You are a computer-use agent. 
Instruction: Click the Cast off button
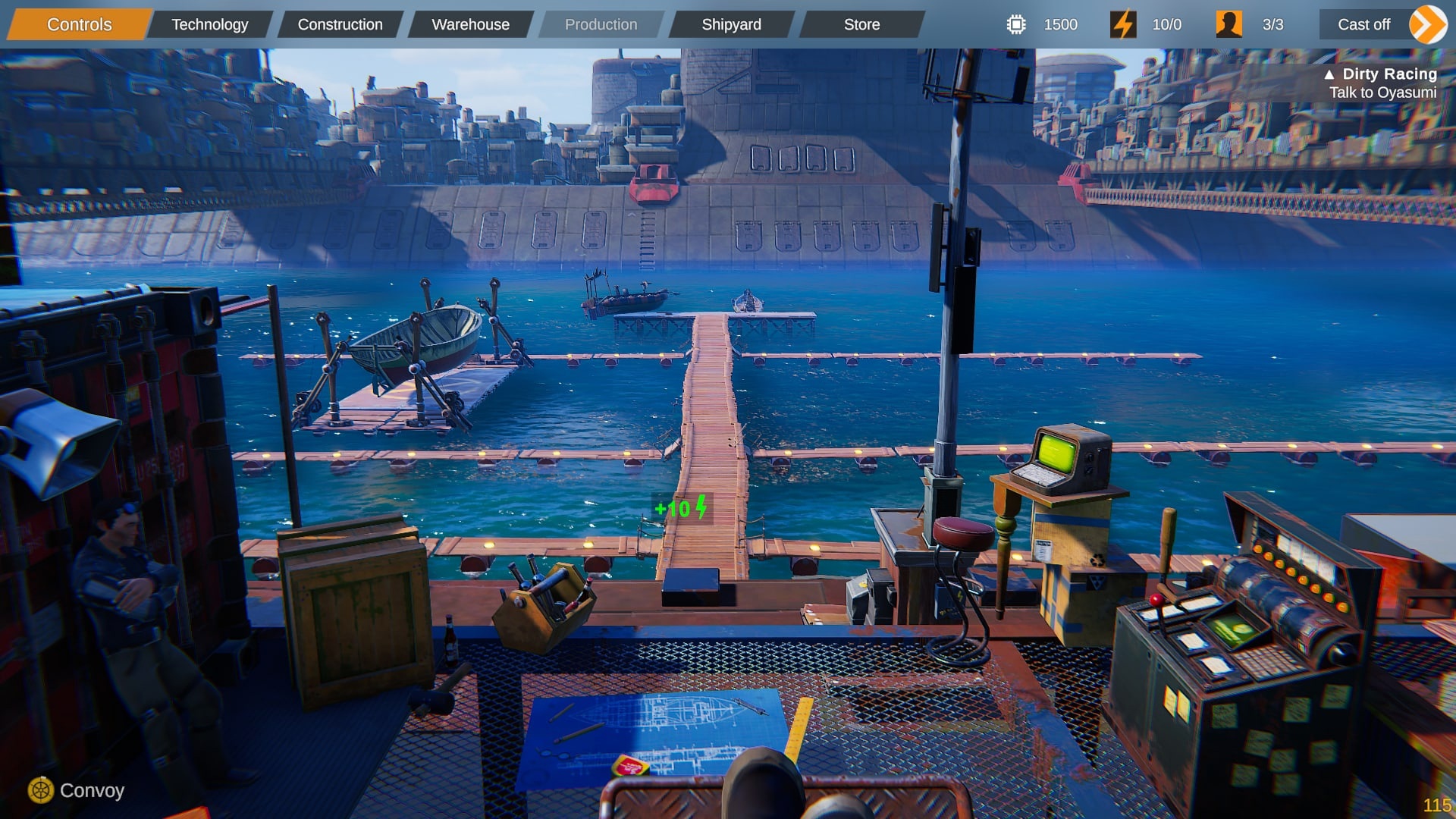click(x=1363, y=24)
